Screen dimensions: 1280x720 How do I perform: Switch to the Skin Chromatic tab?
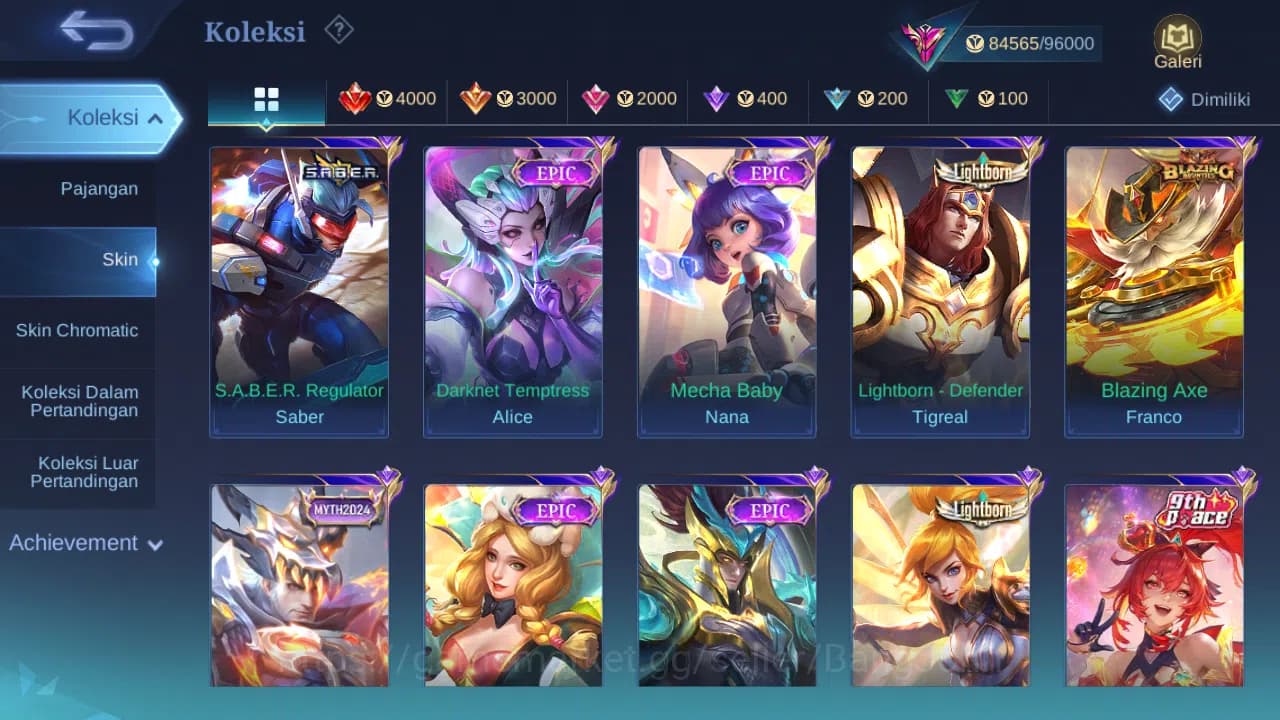78,330
